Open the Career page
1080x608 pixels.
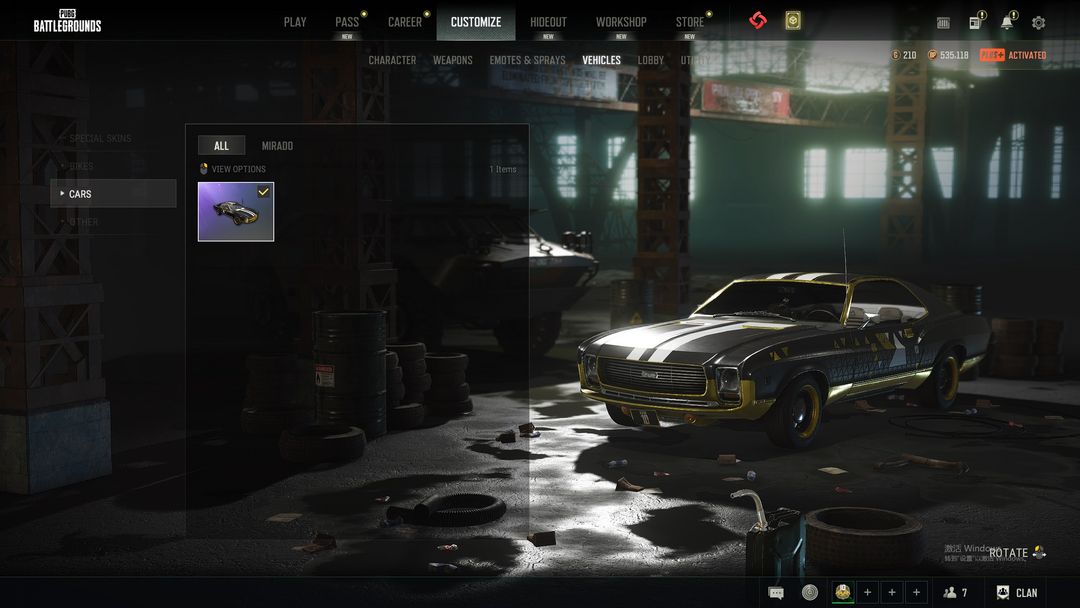405,22
